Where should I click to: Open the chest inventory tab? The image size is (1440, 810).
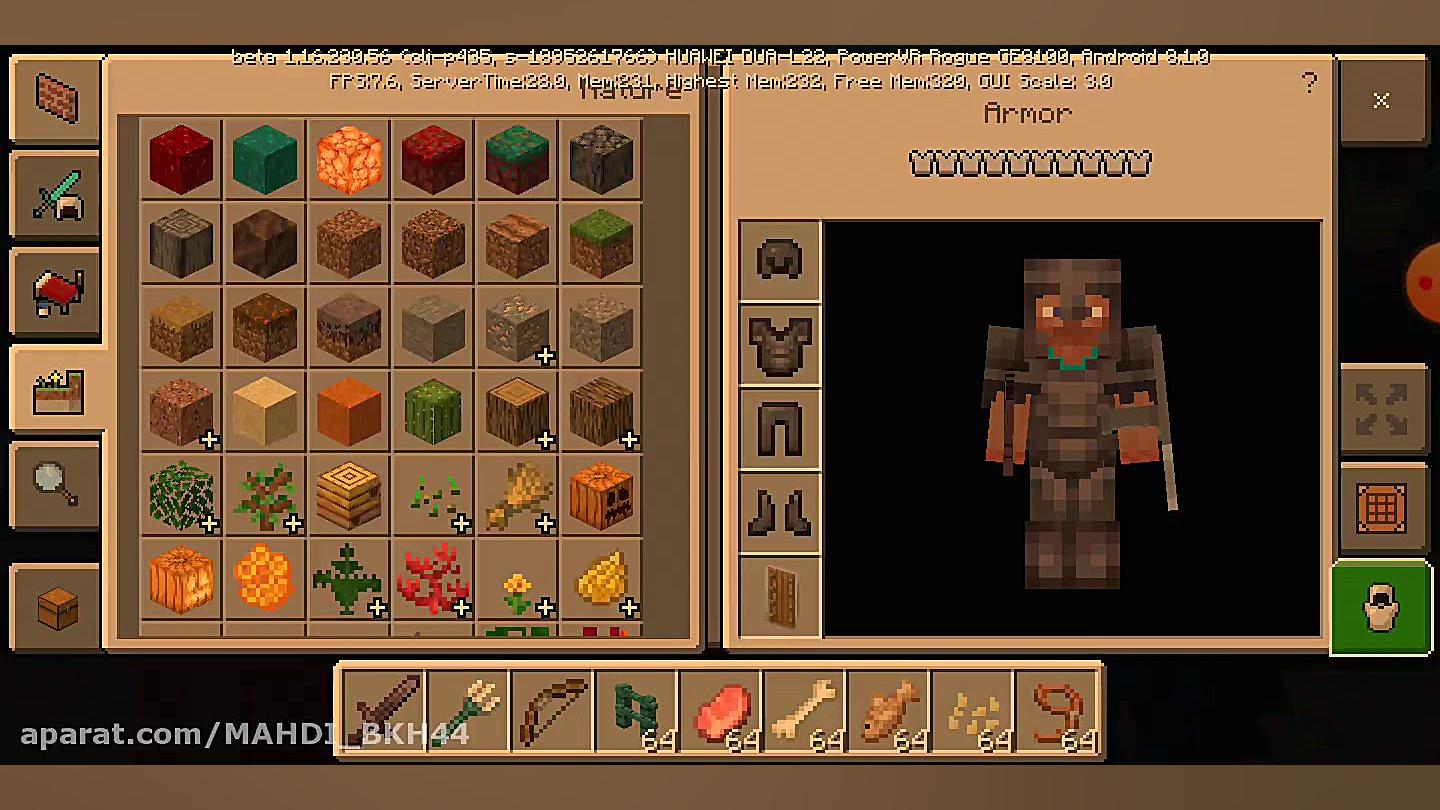[x=56, y=607]
